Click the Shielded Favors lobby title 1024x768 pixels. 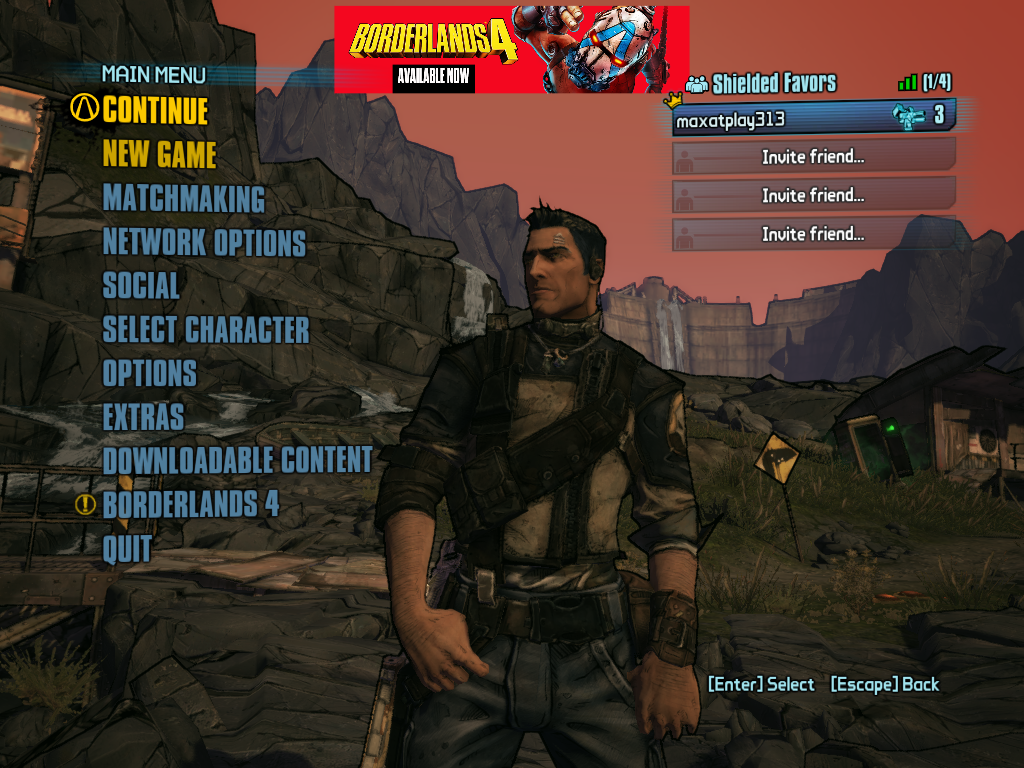tap(773, 83)
